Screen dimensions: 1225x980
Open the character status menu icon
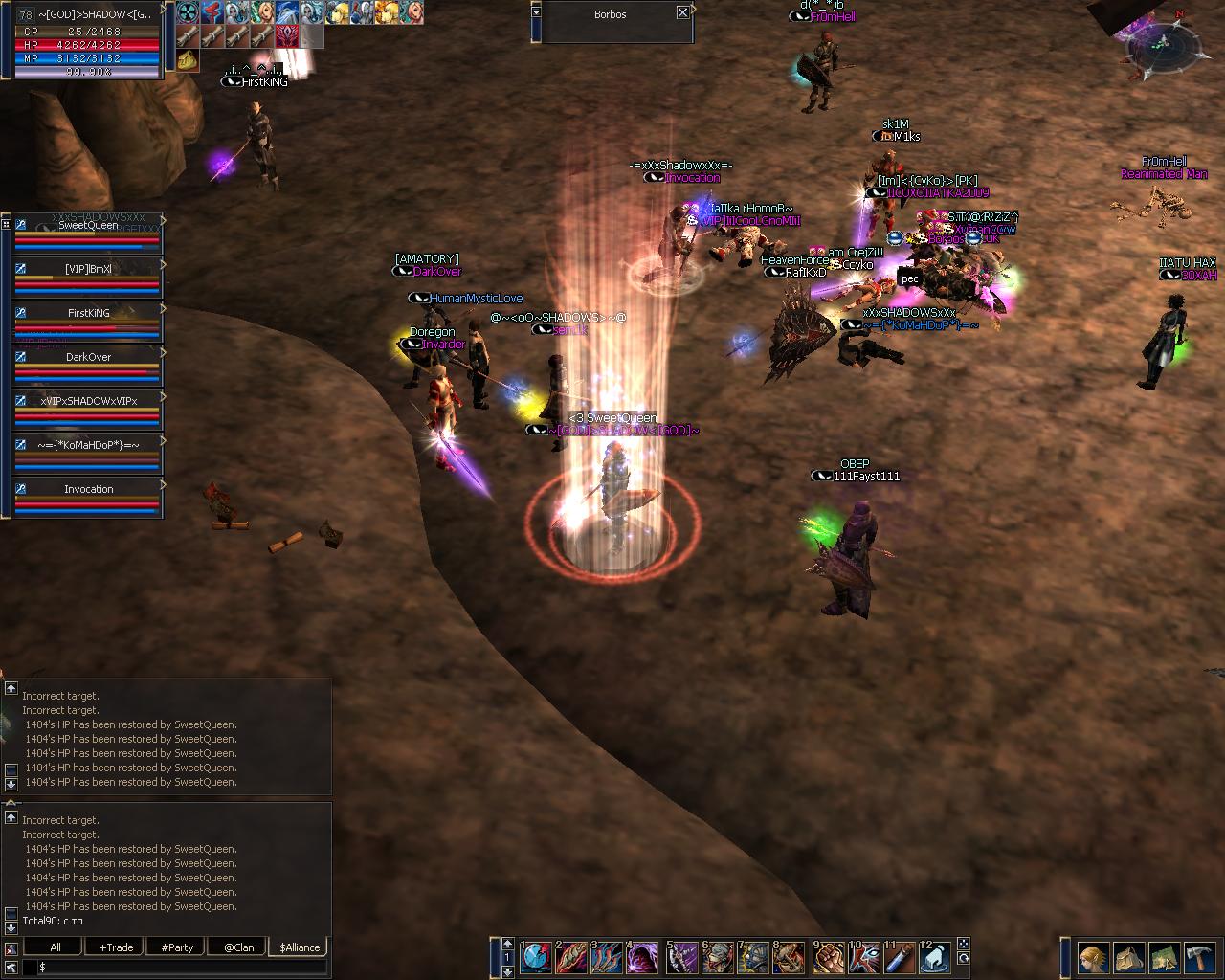[x=1094, y=957]
